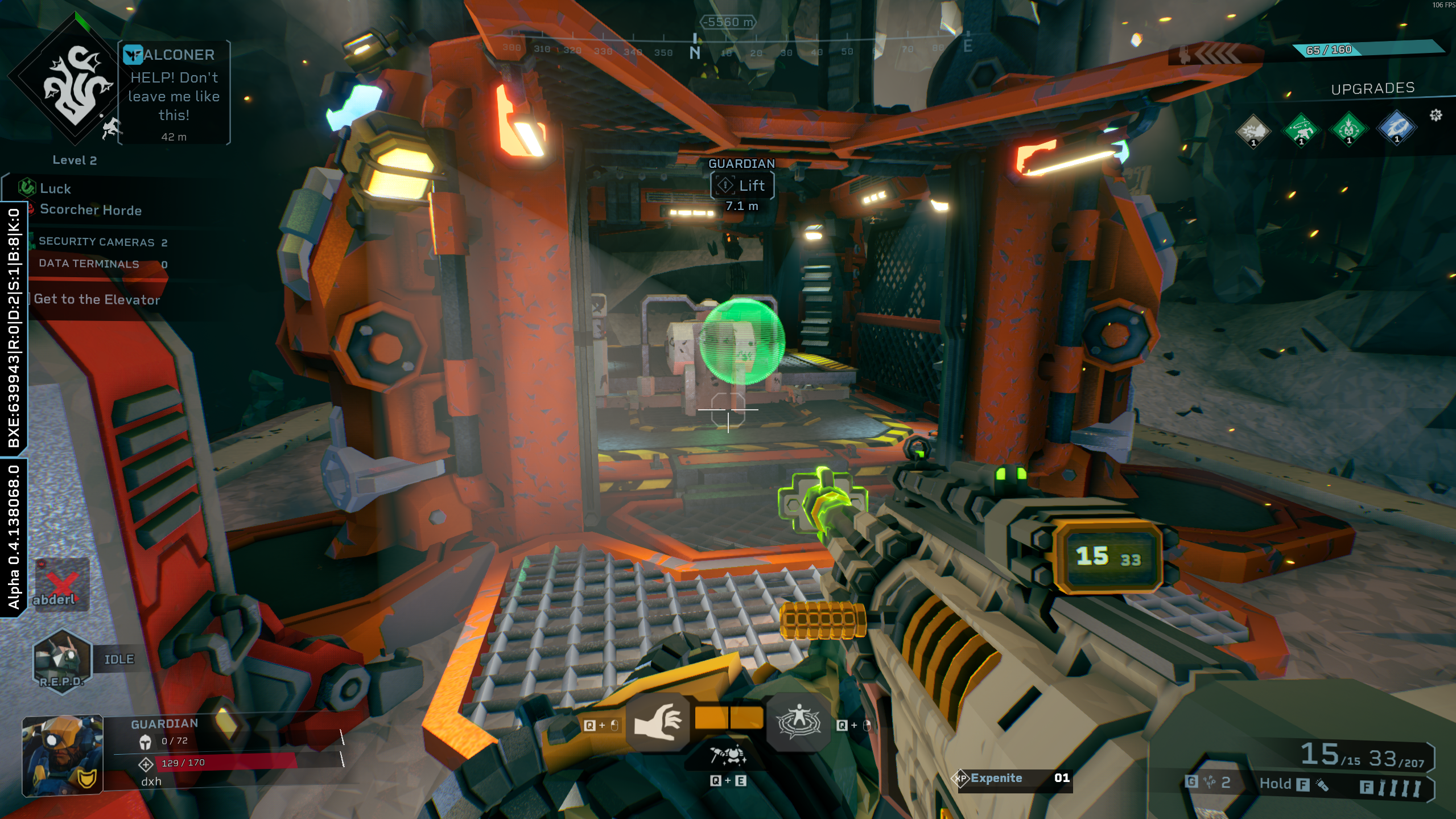1456x819 pixels.
Task: Select the blue feather upgrade icon
Action: point(1396,129)
